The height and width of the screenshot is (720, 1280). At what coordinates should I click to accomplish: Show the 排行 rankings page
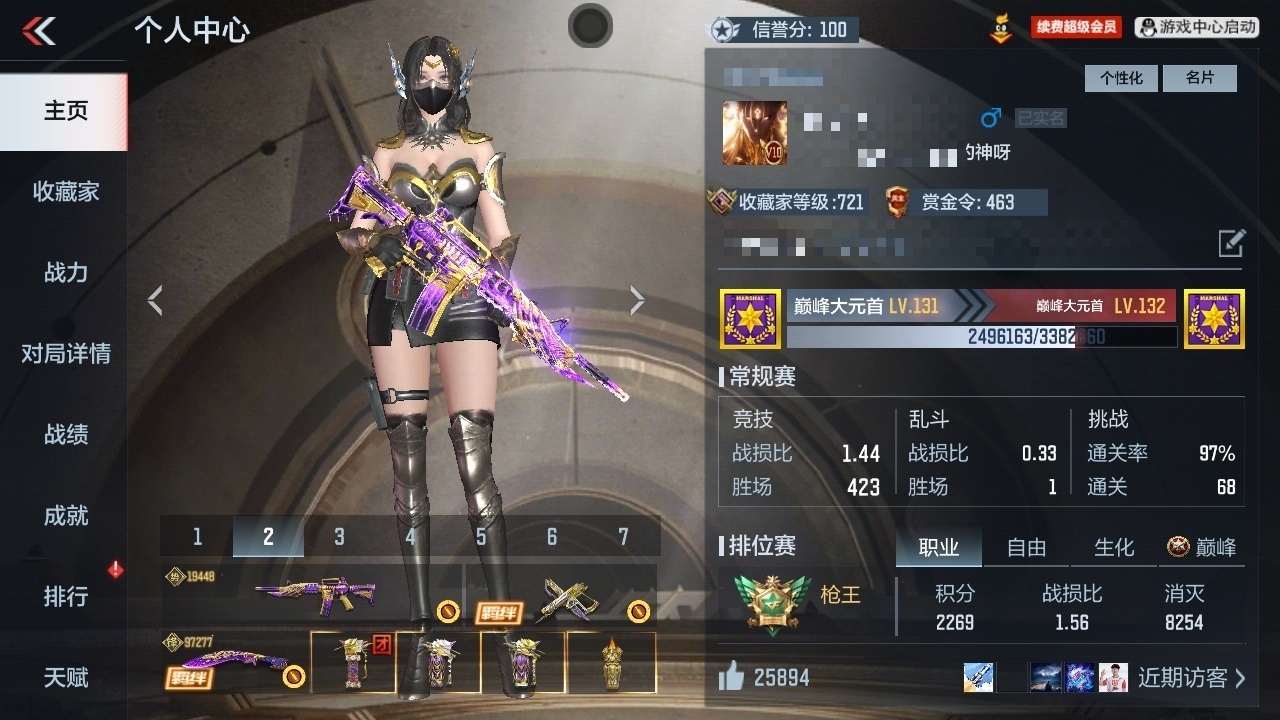tap(65, 596)
